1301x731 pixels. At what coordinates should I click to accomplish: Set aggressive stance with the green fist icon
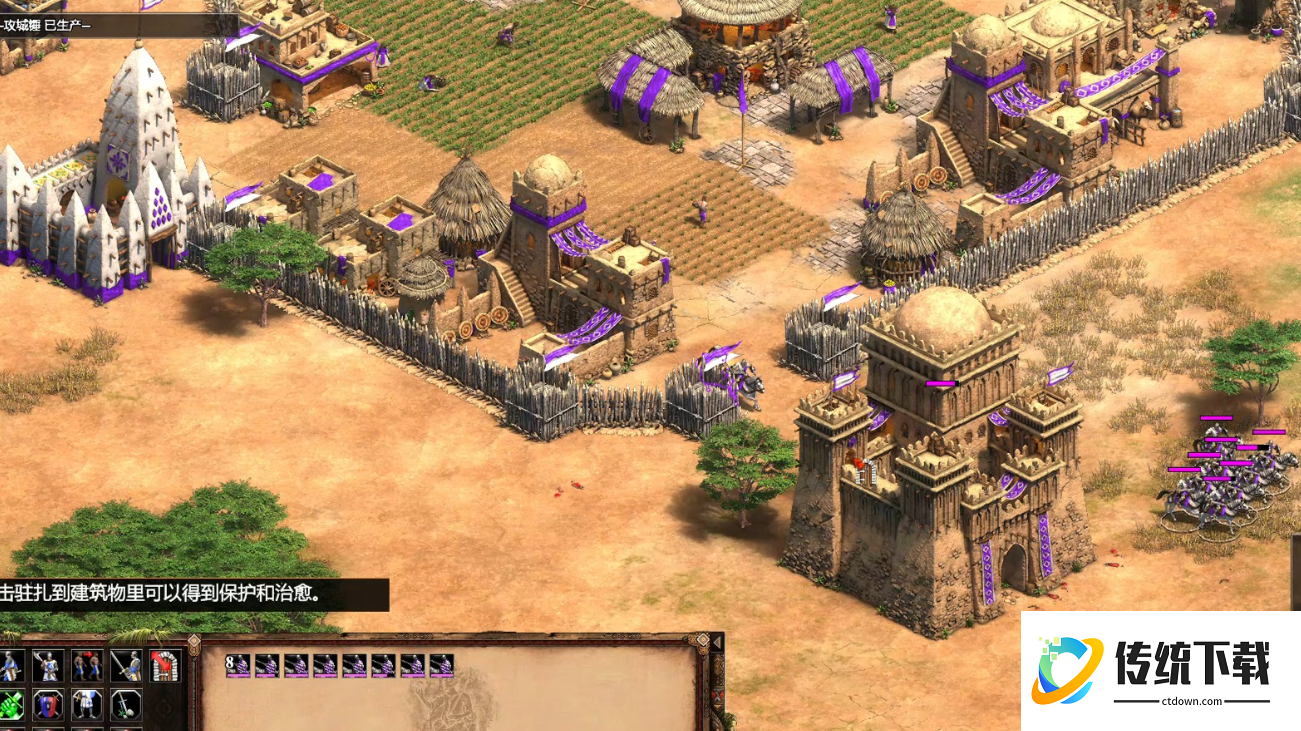coord(11,704)
